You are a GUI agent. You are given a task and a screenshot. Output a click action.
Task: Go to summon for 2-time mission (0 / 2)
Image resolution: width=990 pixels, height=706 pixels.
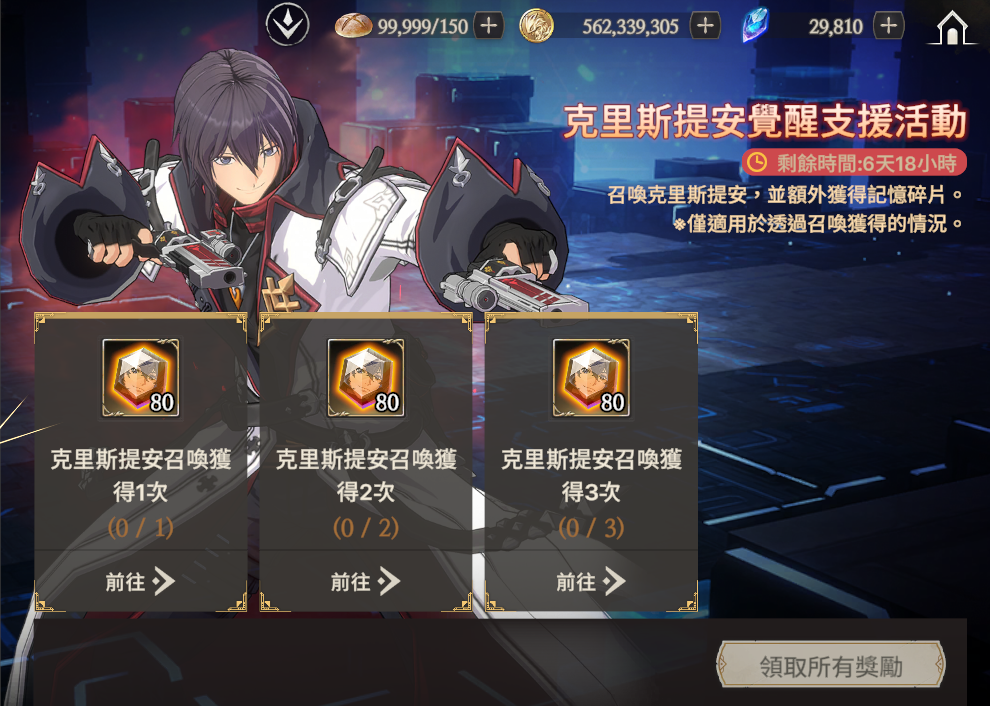[x=366, y=581]
